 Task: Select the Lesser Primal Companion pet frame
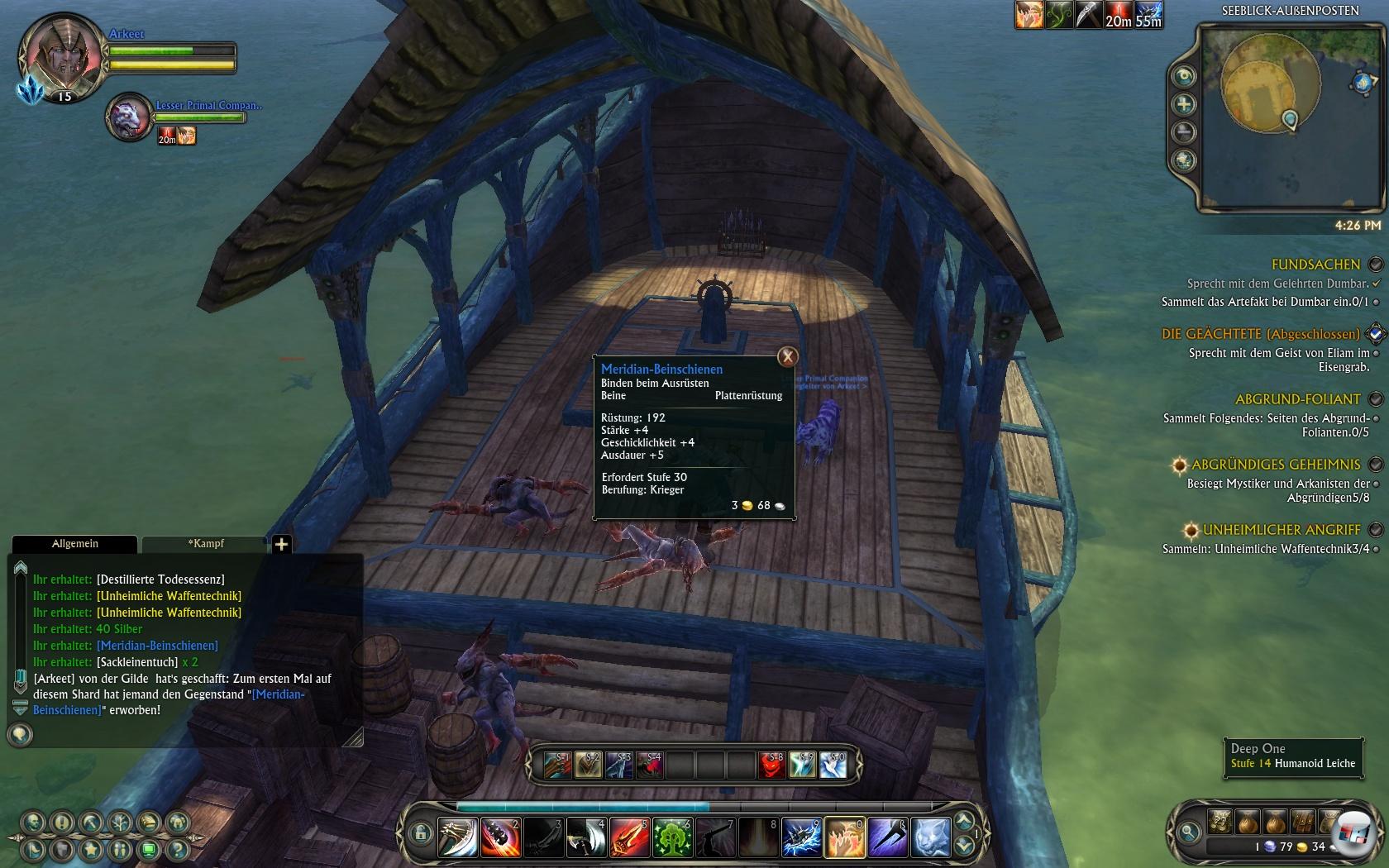click(128, 117)
